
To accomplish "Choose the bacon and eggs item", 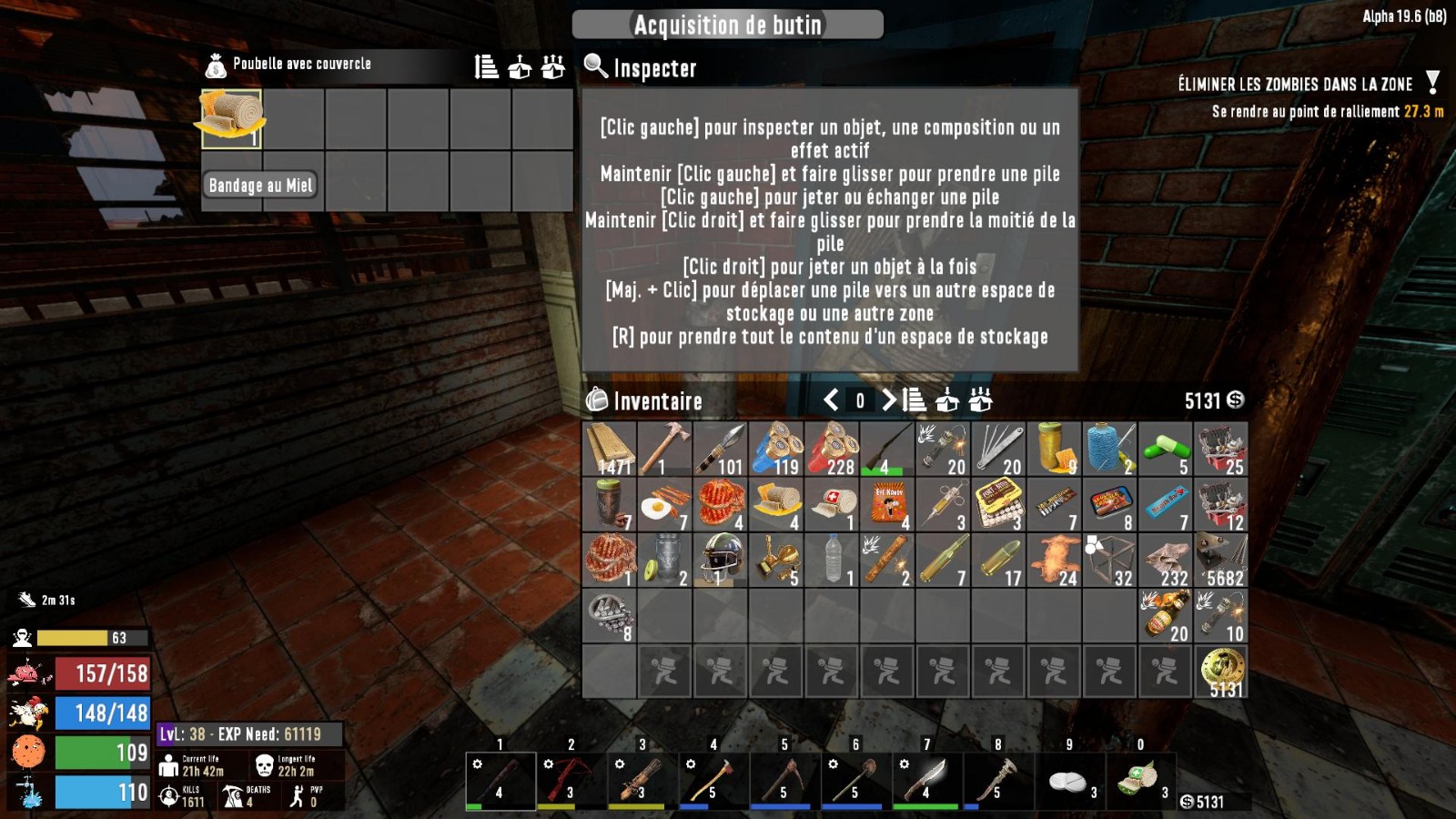I will point(664,505).
